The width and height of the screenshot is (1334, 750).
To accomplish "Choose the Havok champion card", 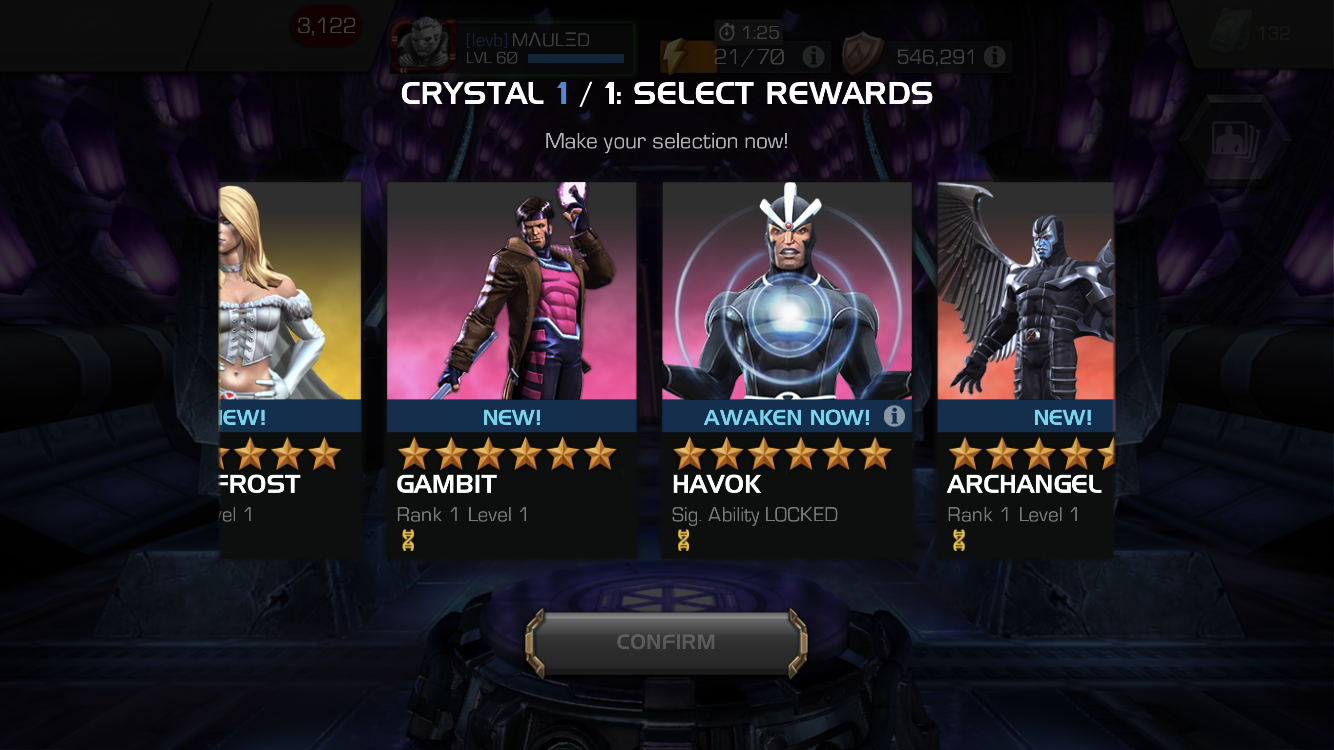I will tap(787, 370).
